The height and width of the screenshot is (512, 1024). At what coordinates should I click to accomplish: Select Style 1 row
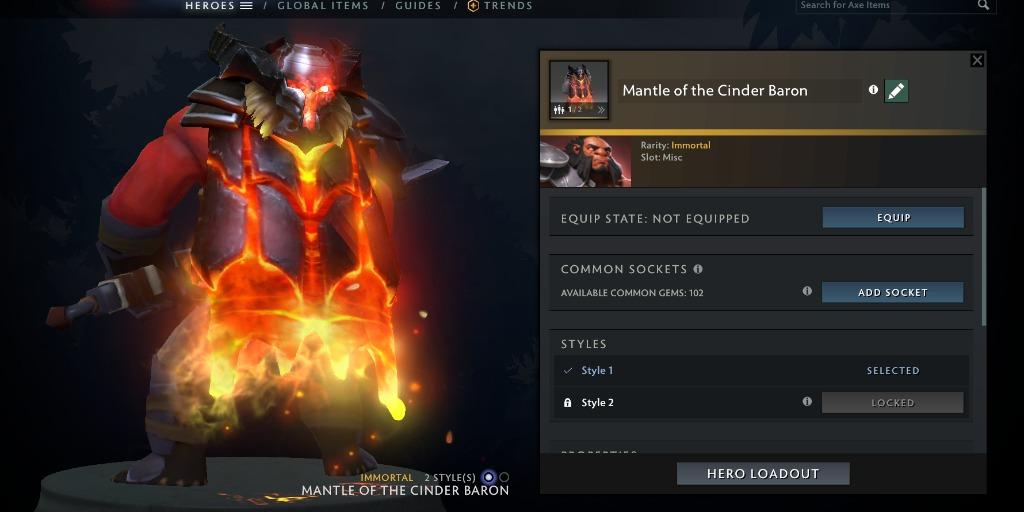[x=700, y=371]
